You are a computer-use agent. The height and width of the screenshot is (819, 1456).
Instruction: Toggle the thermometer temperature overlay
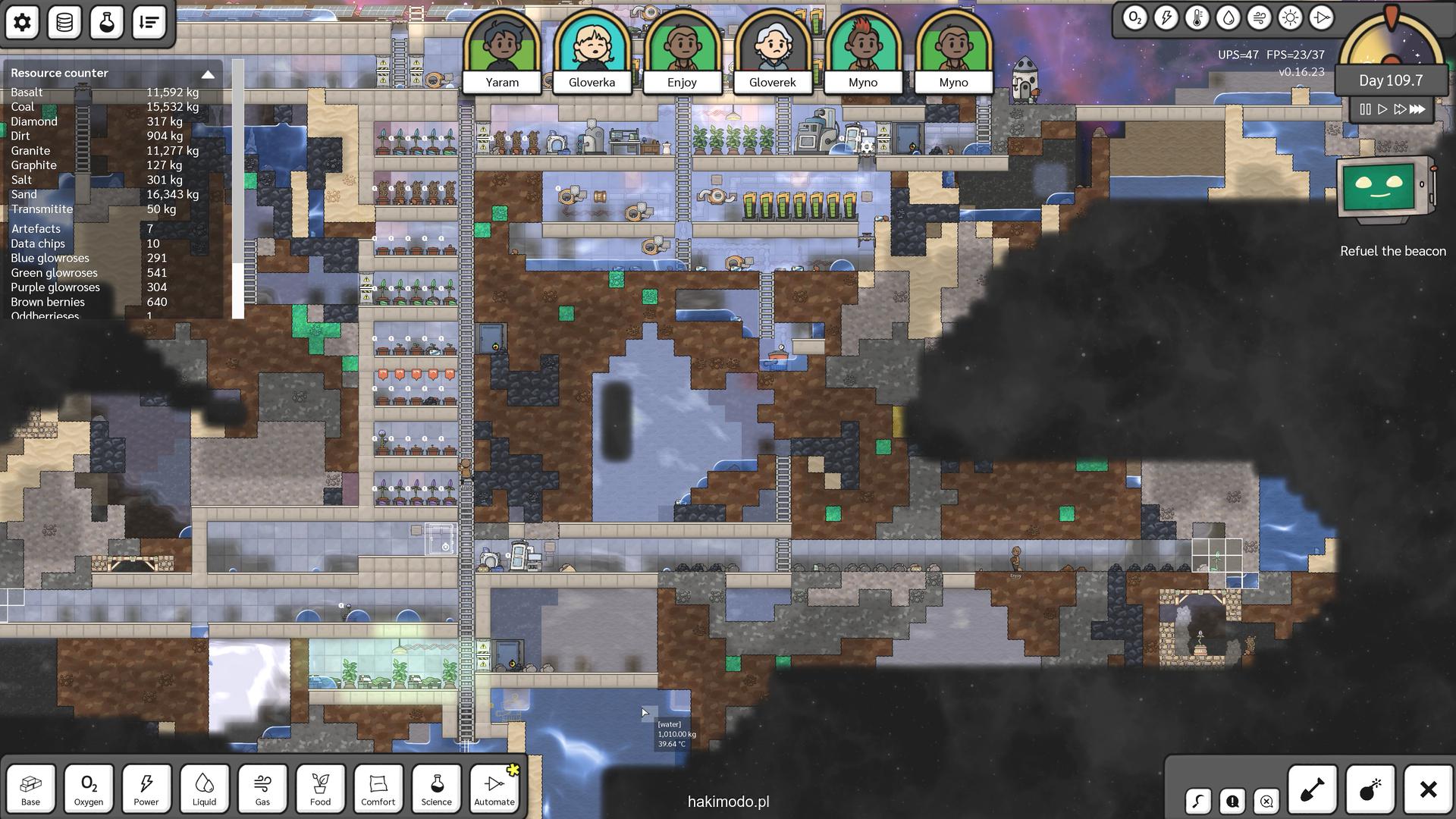[1197, 18]
